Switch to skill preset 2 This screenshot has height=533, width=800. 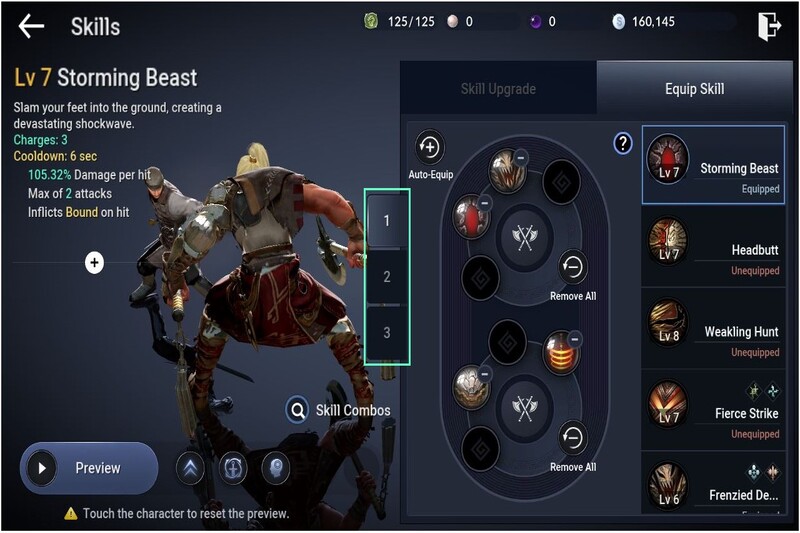(x=387, y=277)
